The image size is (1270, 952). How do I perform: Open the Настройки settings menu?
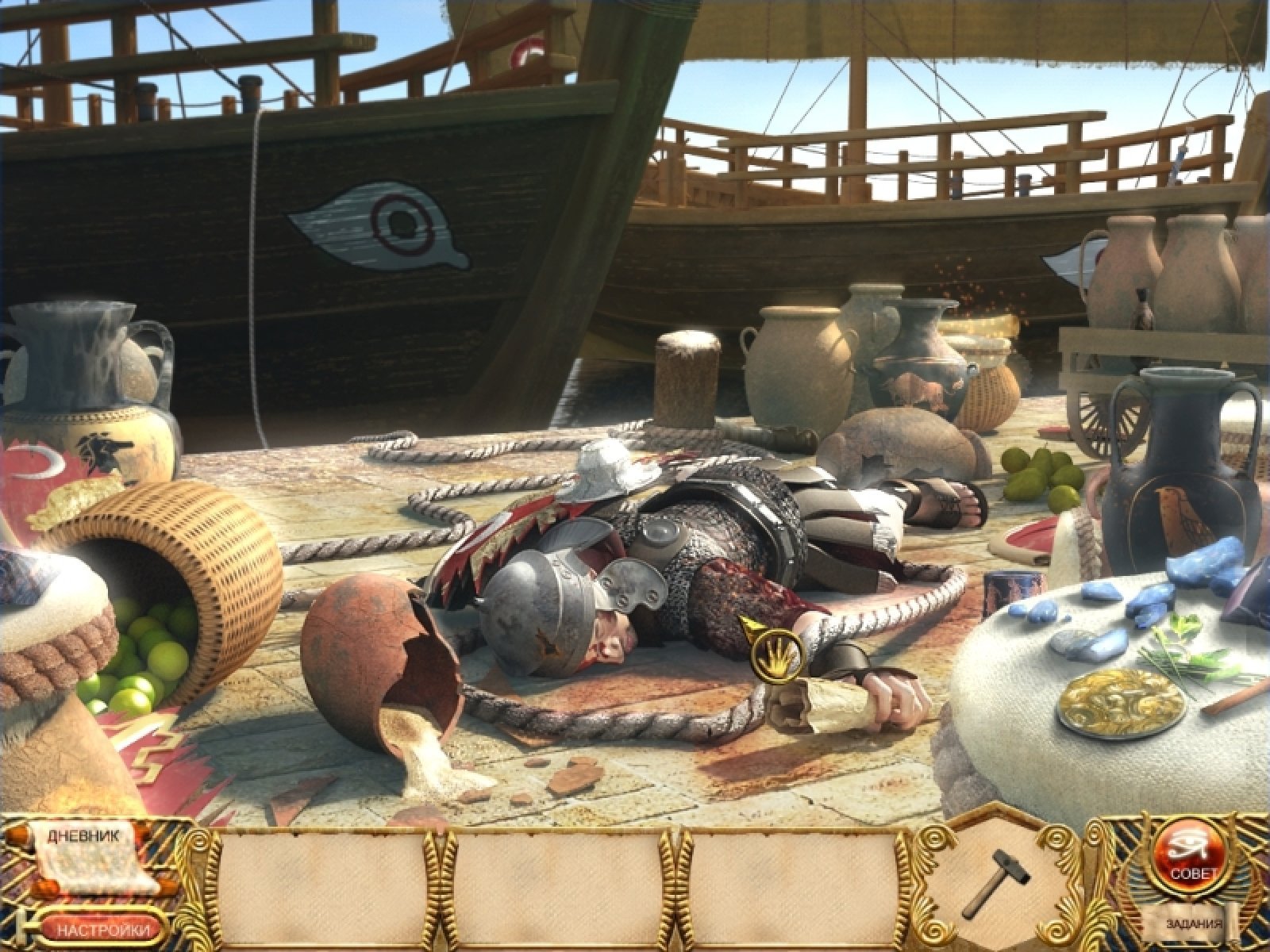[x=103, y=930]
